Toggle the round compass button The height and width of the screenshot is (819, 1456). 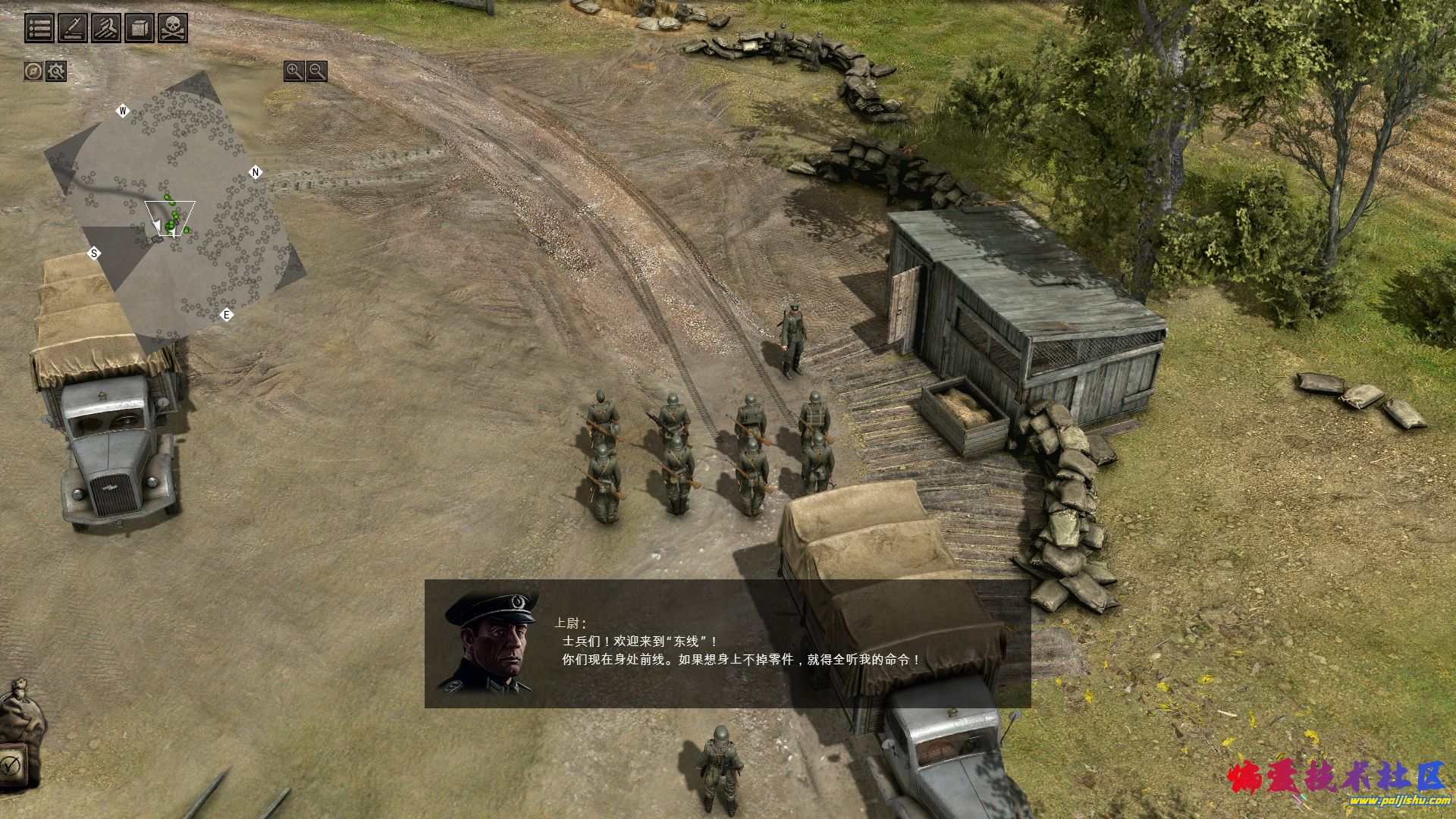point(33,71)
